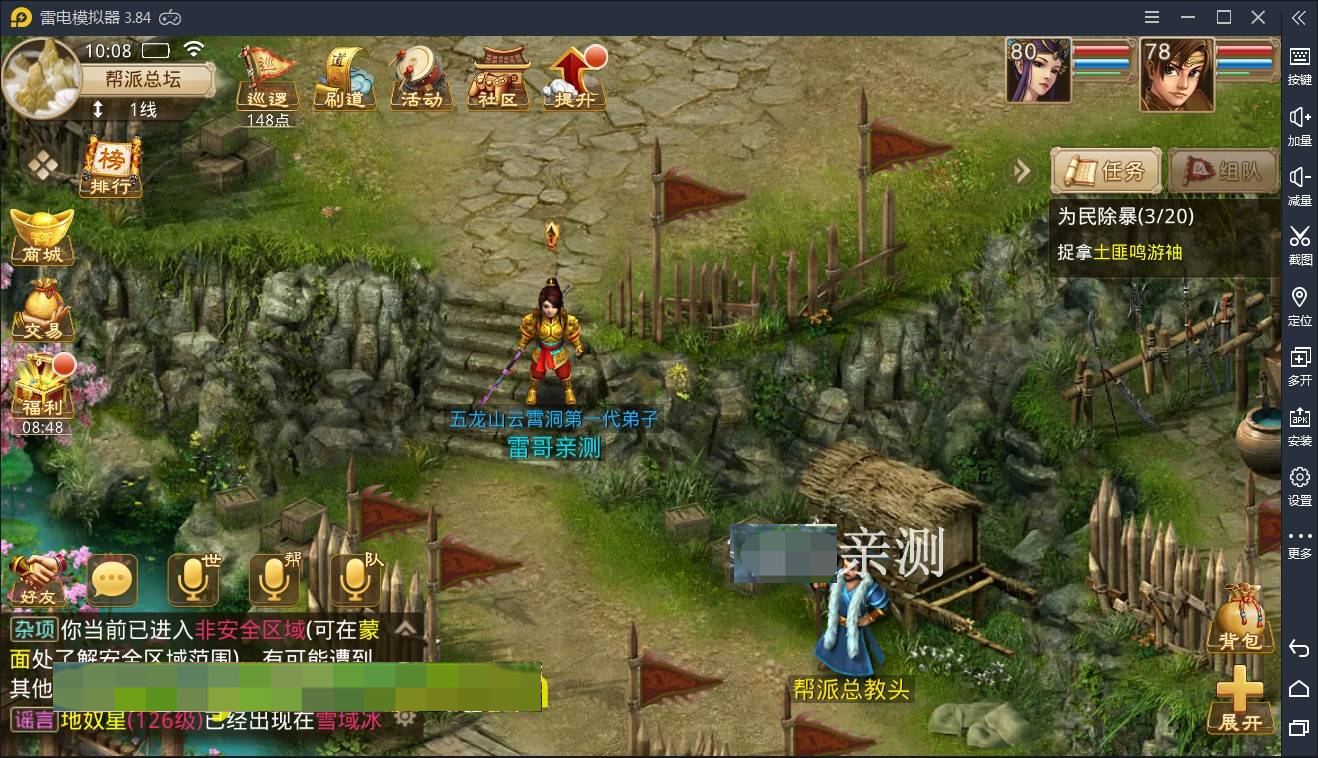Viewport: 1318px width, 758px height.
Task: Activate the team (队) voice microphone
Action: click(354, 579)
